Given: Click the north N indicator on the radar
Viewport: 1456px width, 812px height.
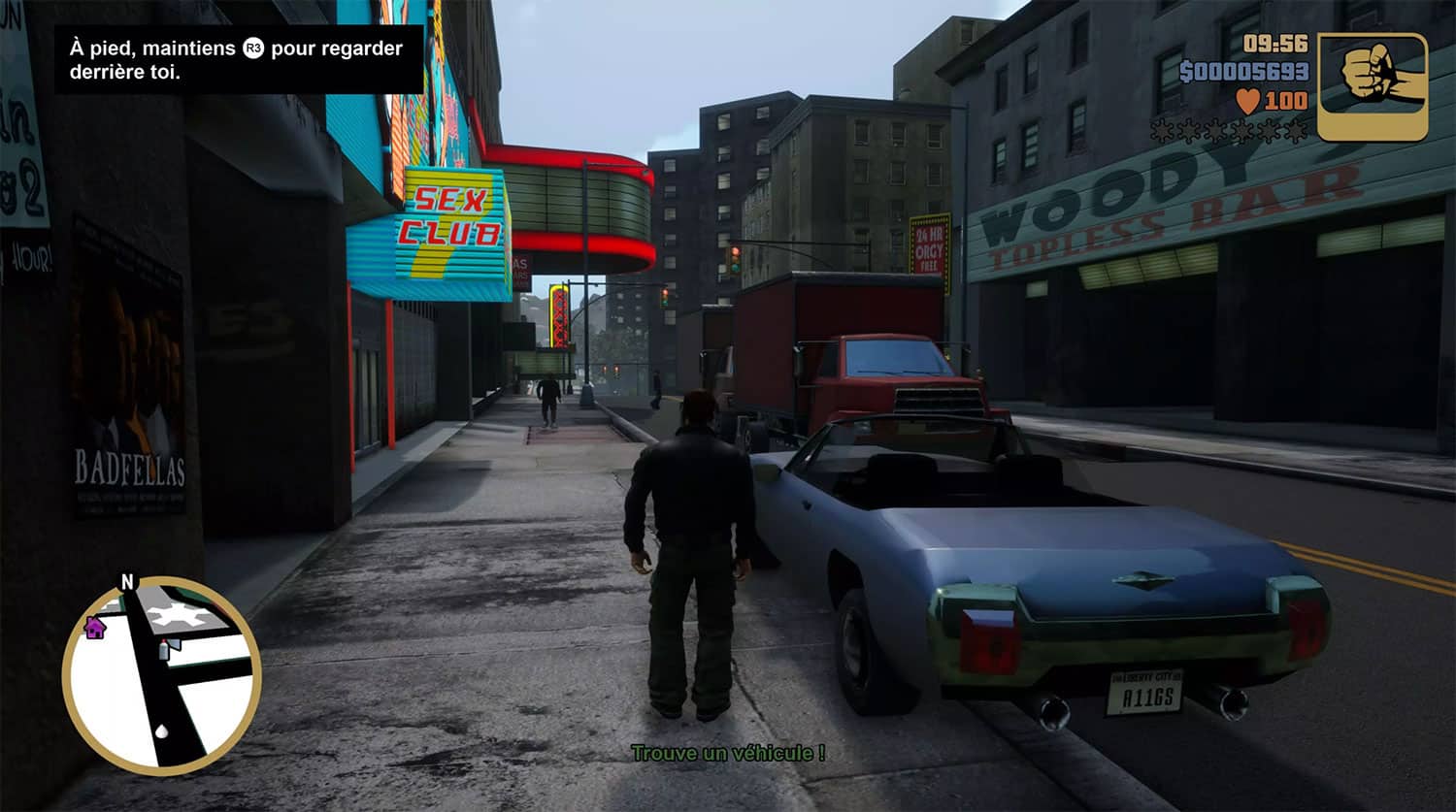Looking at the screenshot, I should (x=126, y=582).
